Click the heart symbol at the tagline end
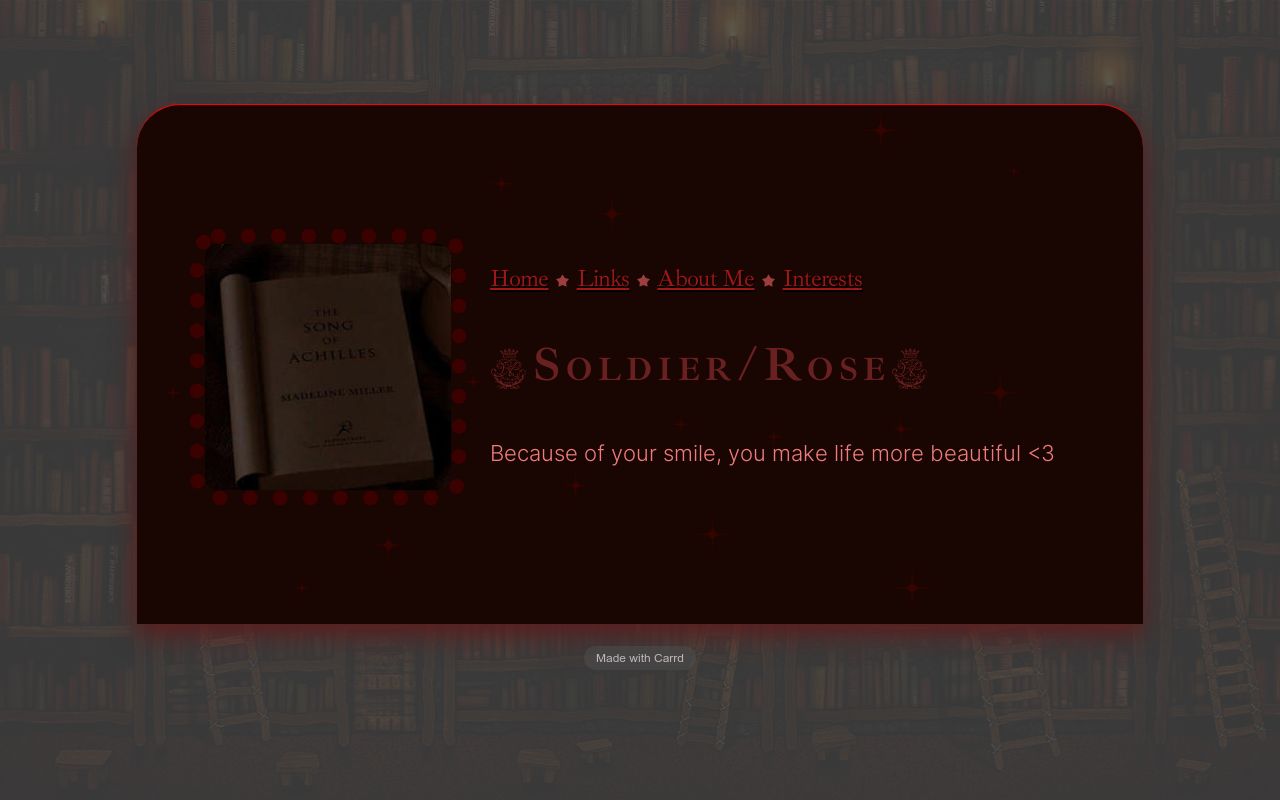 (x=1040, y=453)
